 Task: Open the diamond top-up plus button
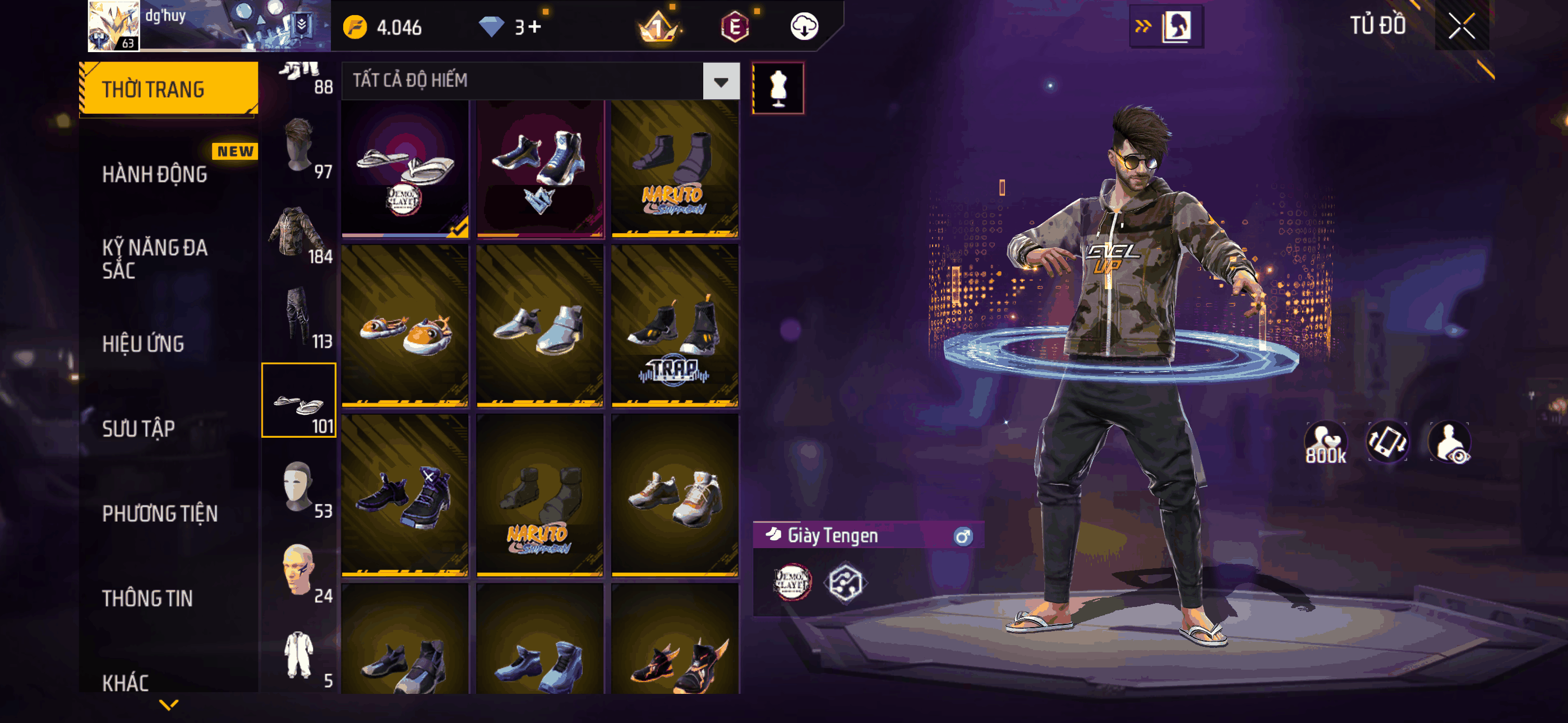click(534, 27)
